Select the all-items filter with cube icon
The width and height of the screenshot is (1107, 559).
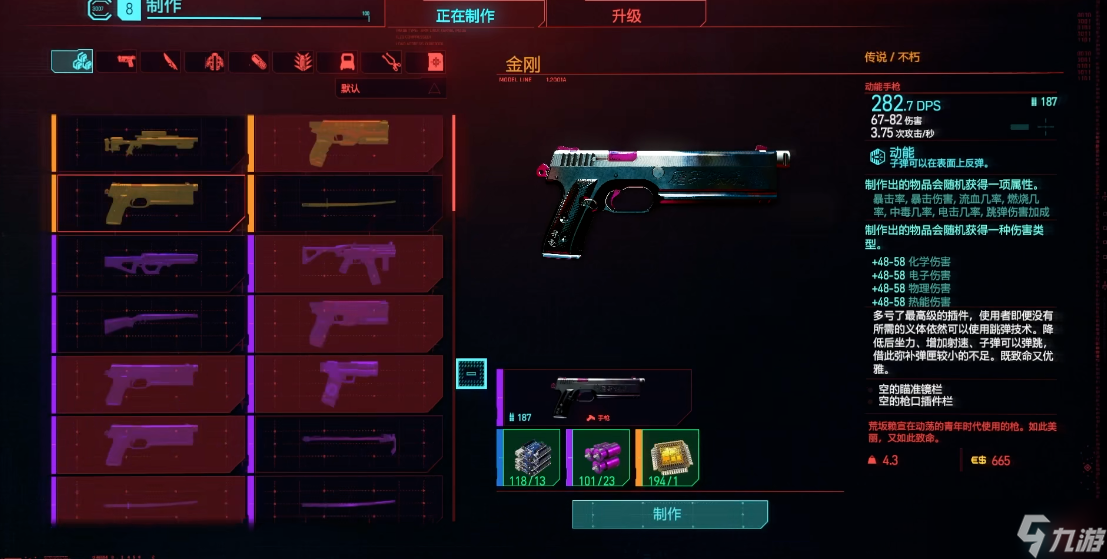click(72, 62)
